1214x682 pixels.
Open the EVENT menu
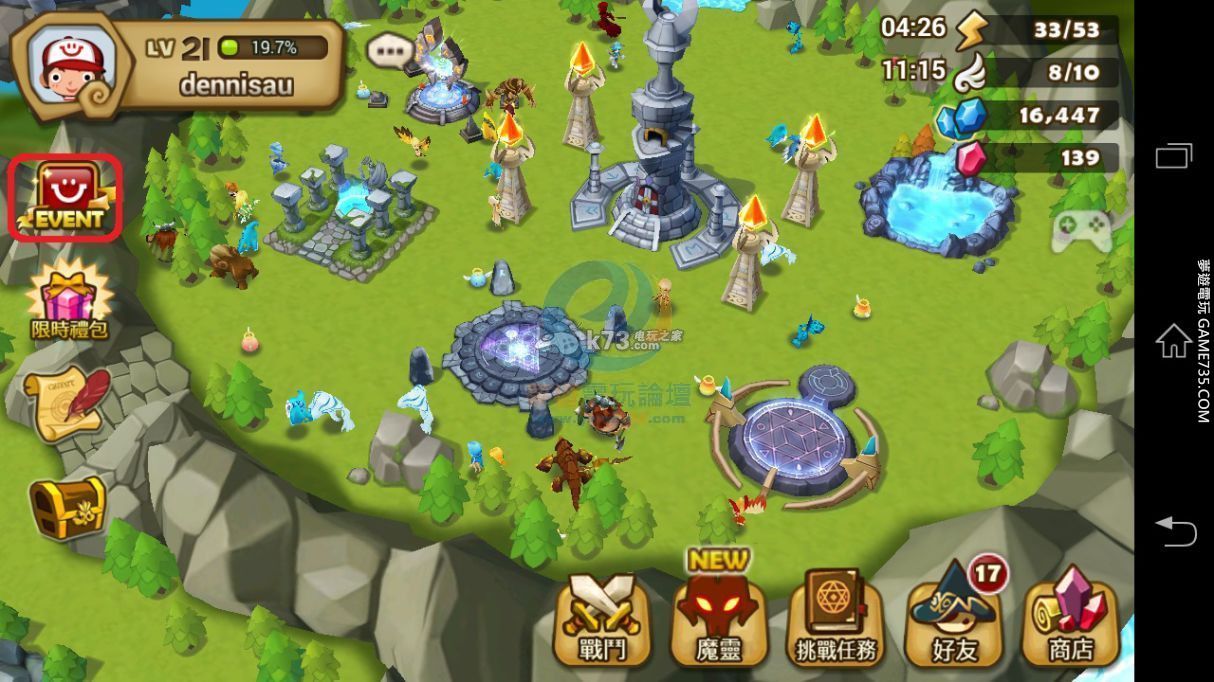click(66, 197)
